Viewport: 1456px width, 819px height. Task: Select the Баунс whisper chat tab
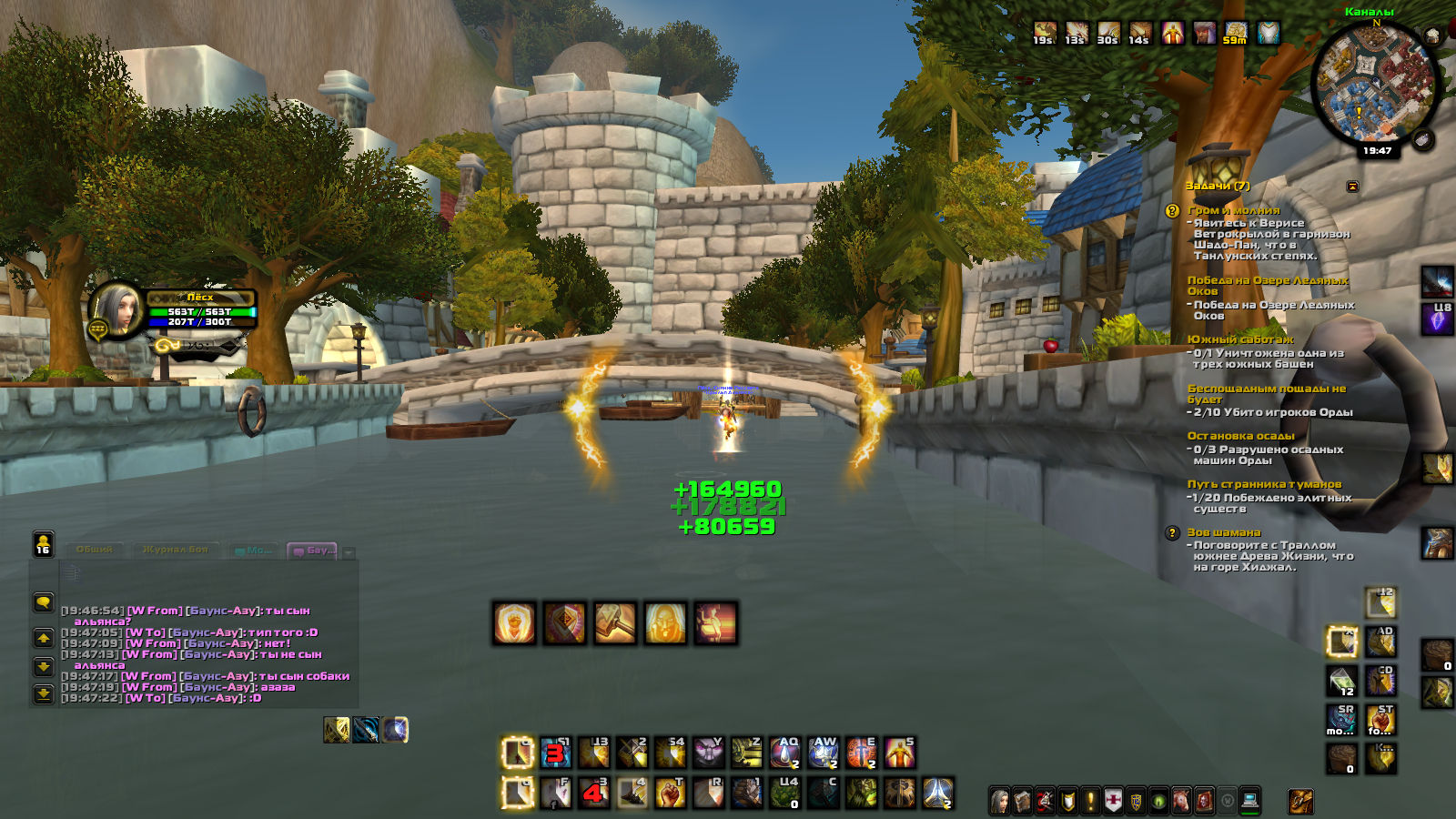click(312, 551)
